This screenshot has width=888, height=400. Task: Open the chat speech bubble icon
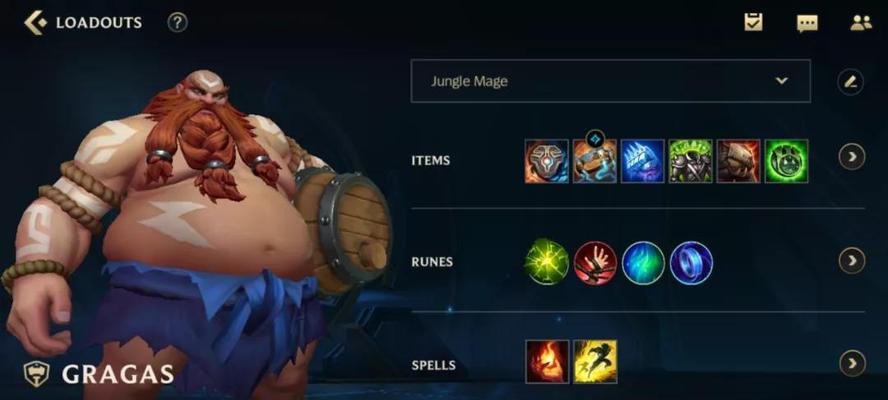tap(806, 23)
